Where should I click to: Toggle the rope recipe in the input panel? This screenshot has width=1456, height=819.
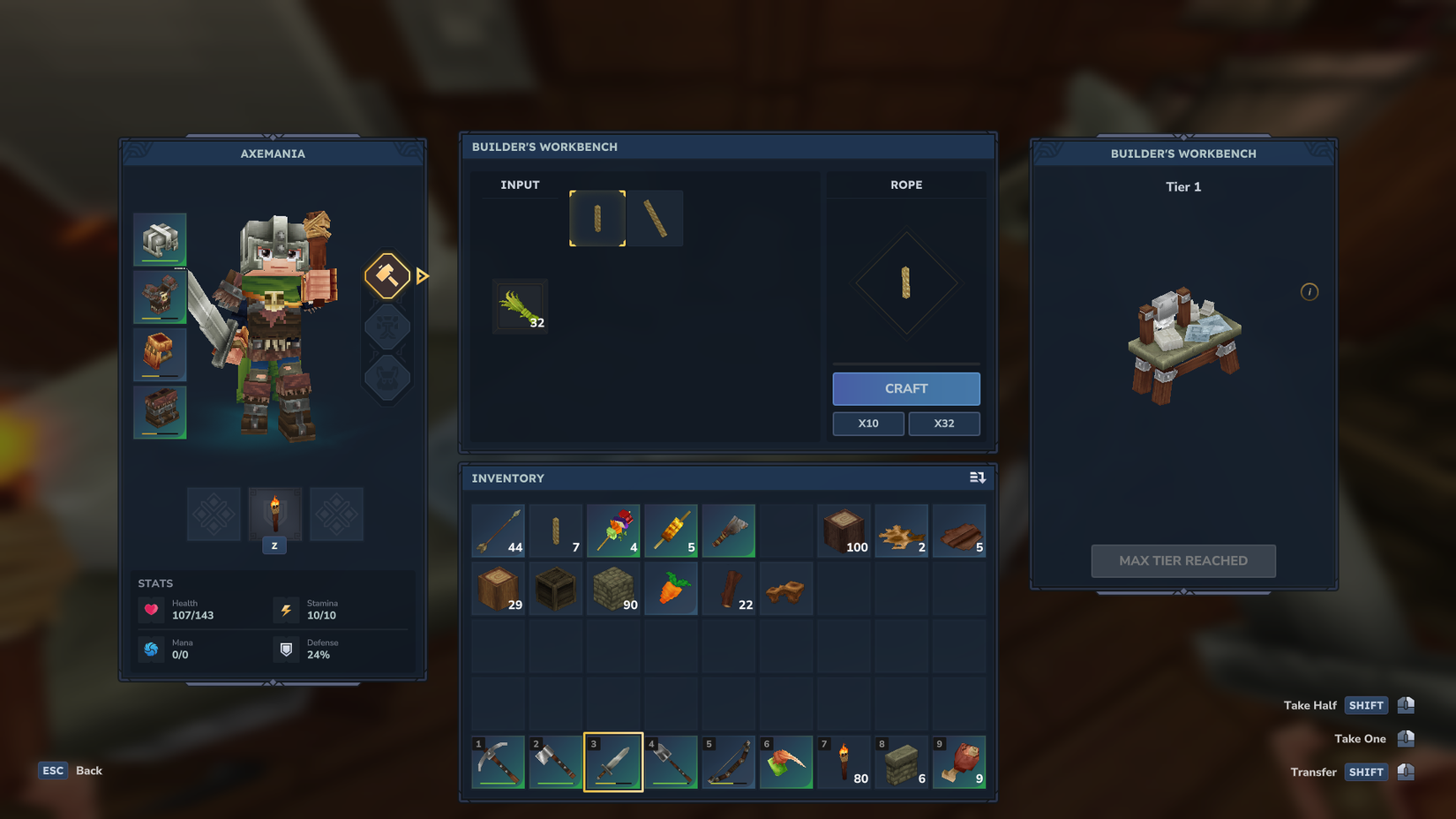[597, 218]
